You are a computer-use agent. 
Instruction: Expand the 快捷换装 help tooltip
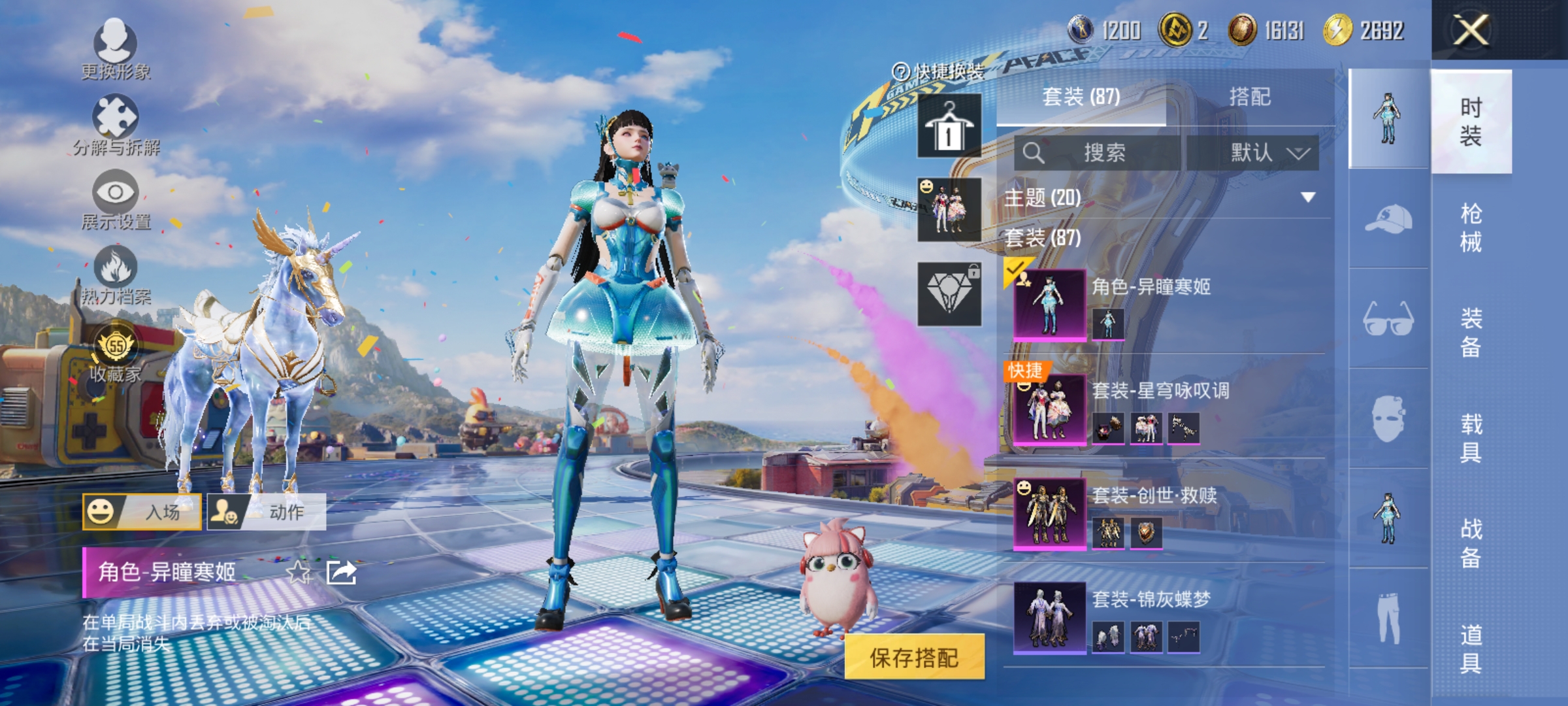[x=902, y=71]
